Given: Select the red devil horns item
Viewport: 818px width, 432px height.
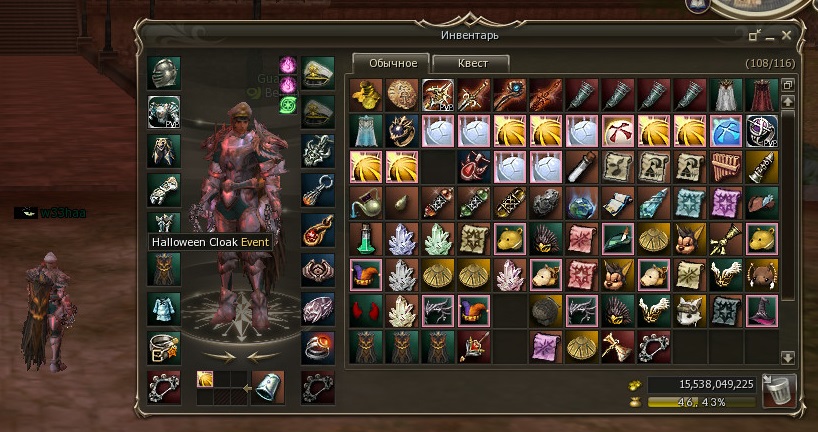Looking at the screenshot, I should coord(365,310).
